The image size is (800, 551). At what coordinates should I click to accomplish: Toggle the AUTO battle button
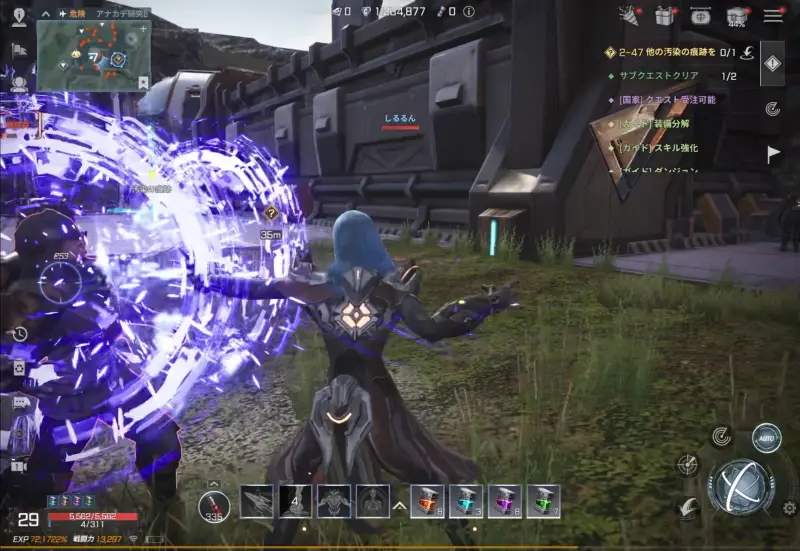coord(766,438)
